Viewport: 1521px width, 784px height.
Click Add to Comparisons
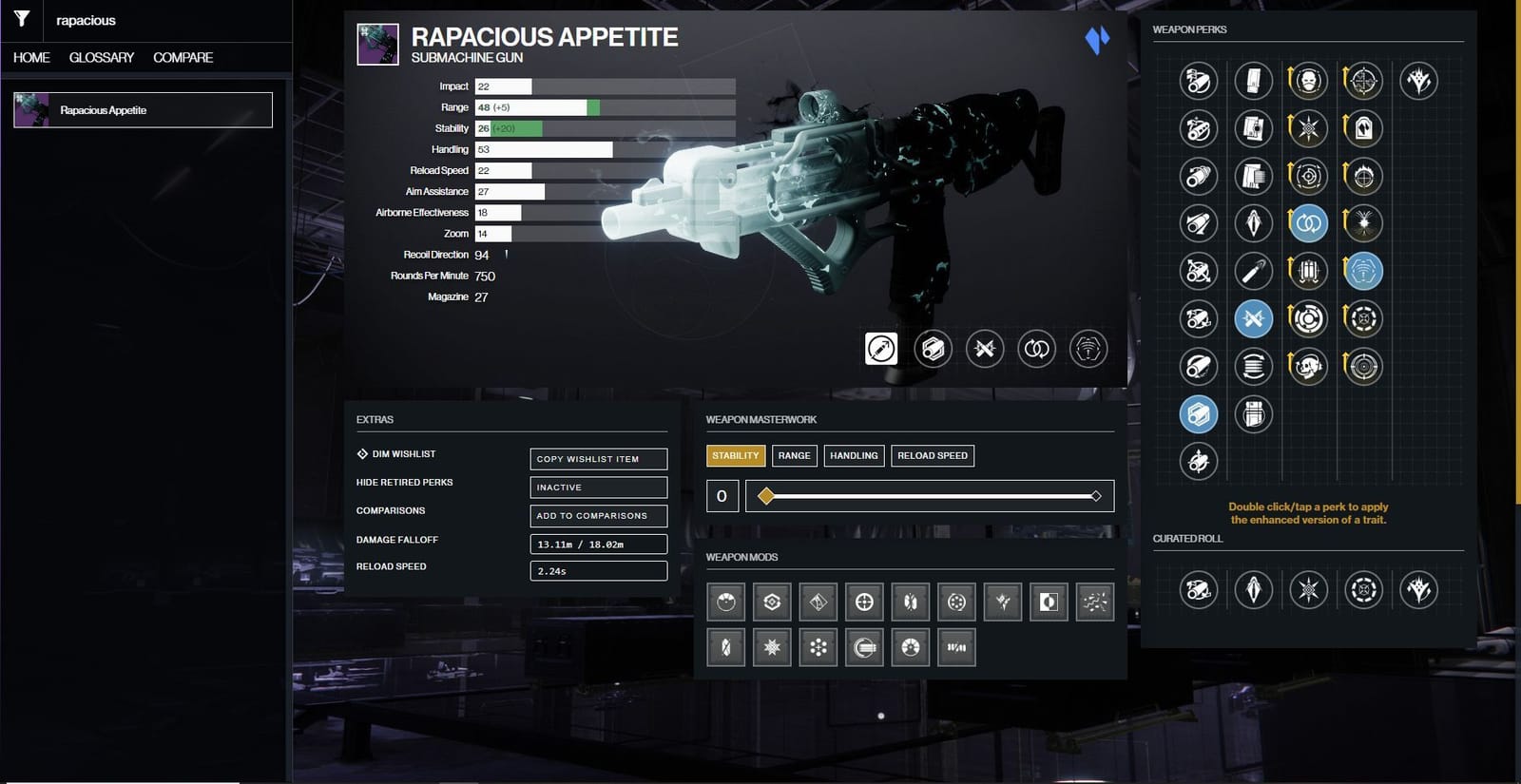pos(598,516)
